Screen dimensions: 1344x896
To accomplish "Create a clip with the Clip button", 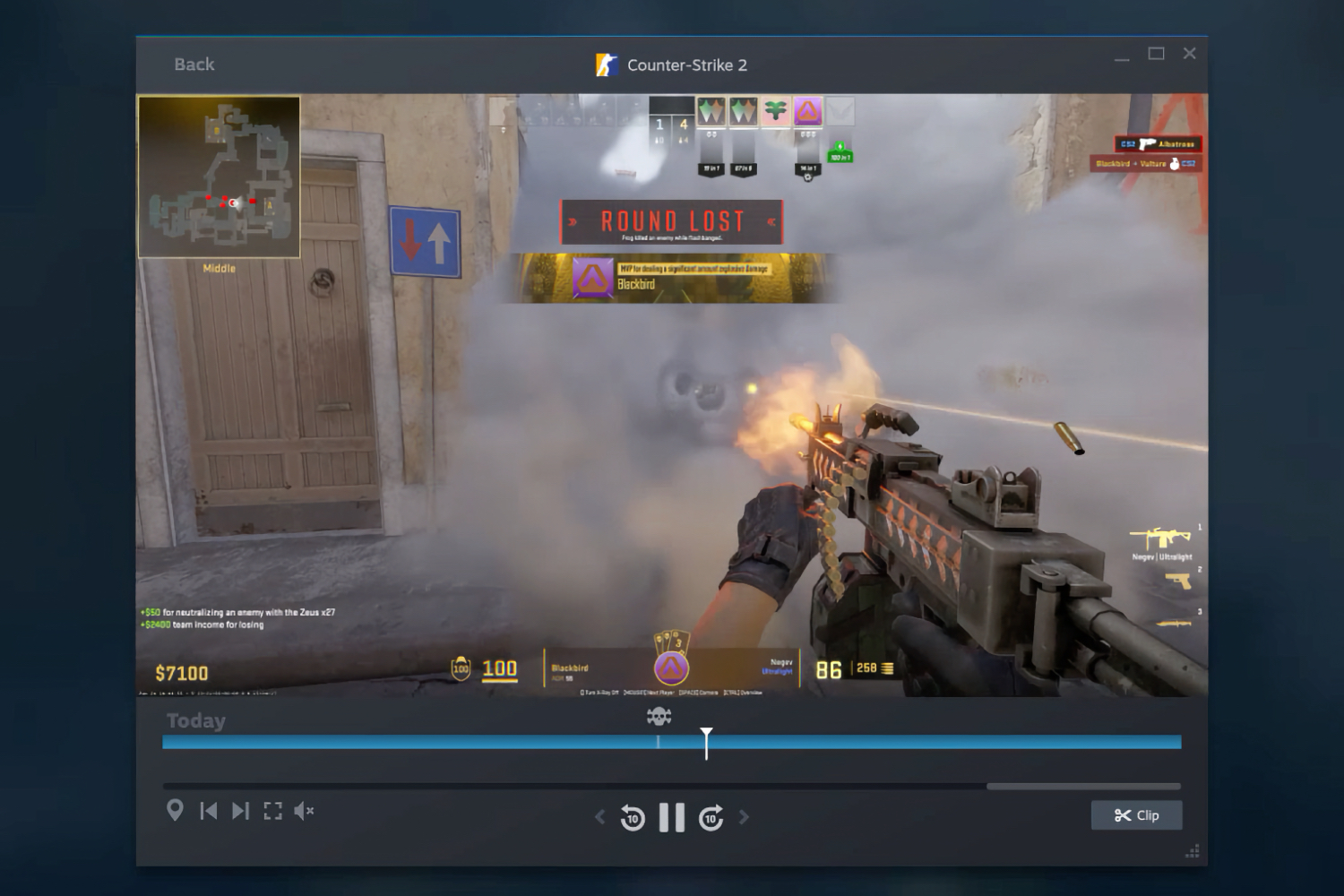I will pos(1138,815).
